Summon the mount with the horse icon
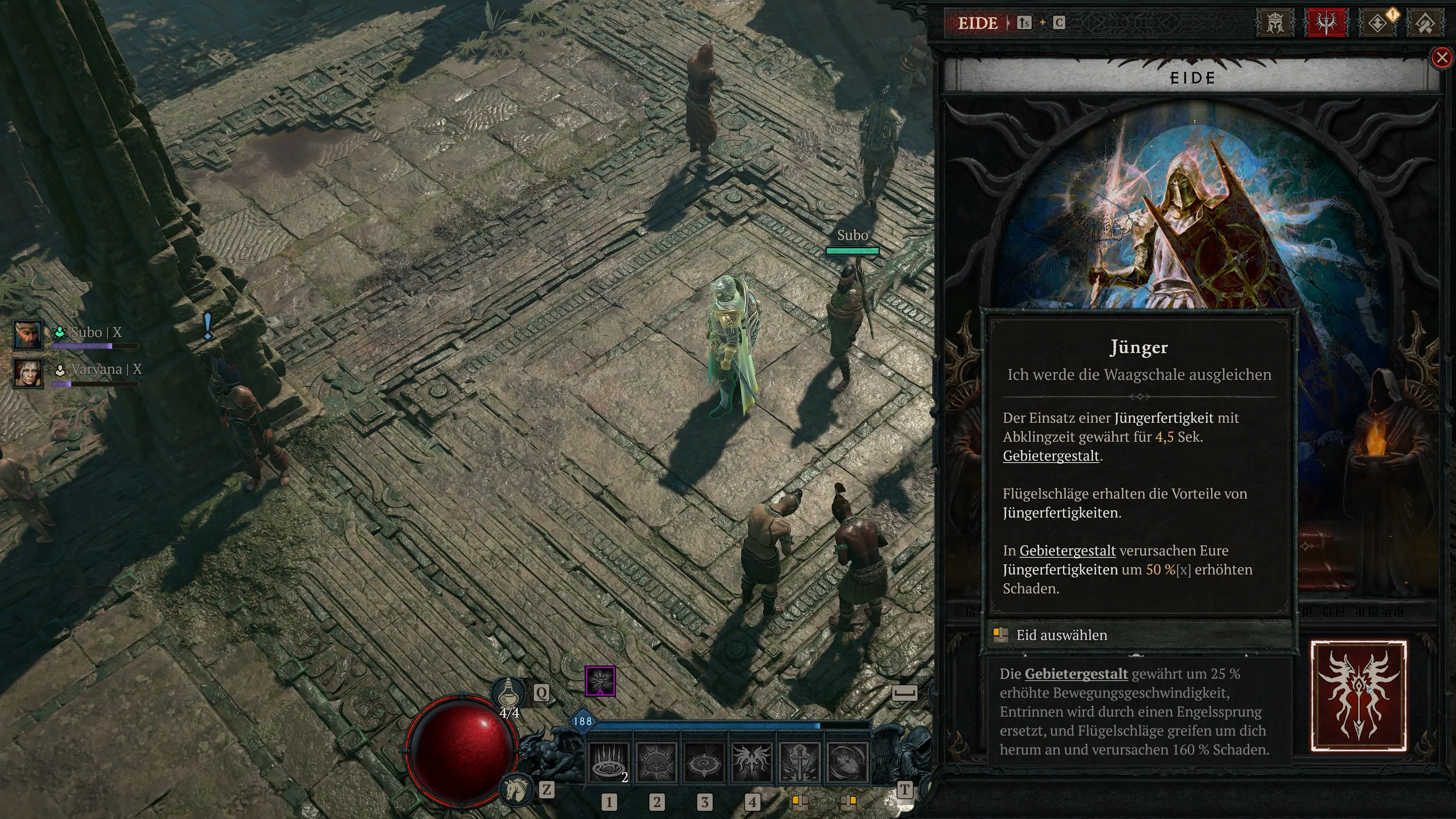Image resolution: width=1456 pixels, height=819 pixels. point(516,789)
